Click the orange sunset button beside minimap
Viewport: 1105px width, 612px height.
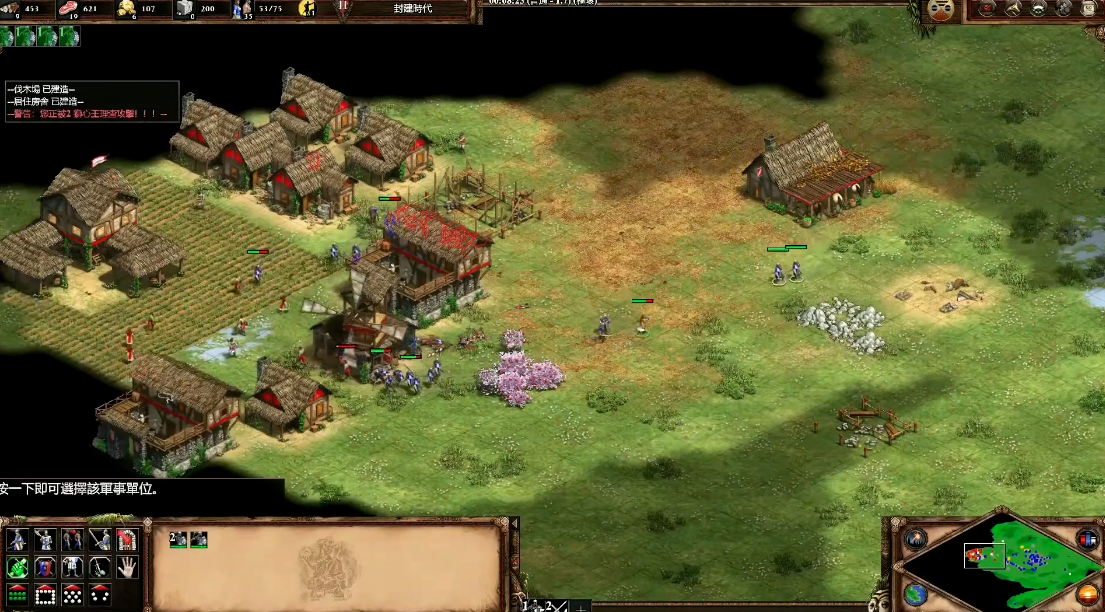click(x=1087, y=592)
